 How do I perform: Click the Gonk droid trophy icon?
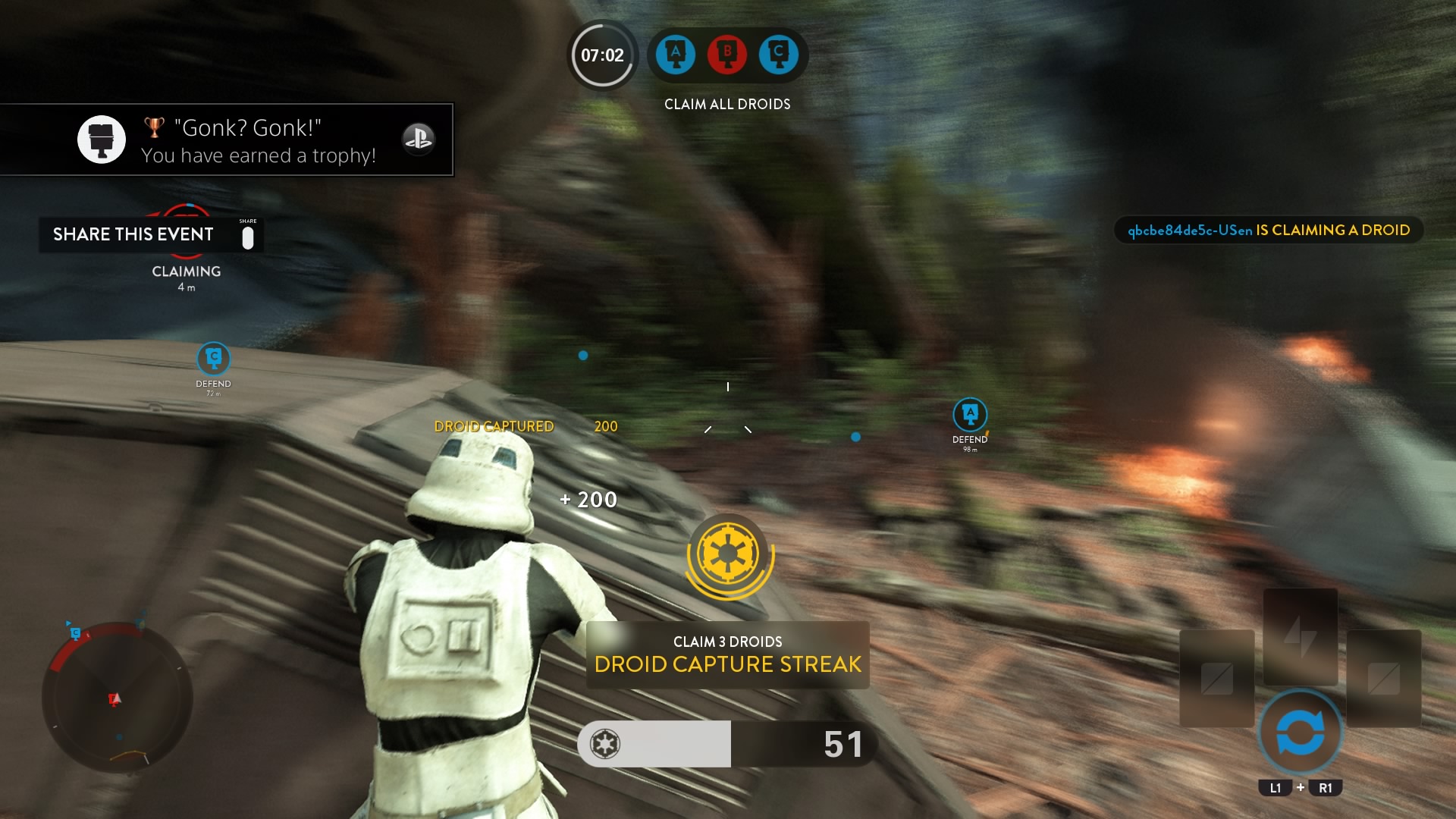[x=102, y=139]
